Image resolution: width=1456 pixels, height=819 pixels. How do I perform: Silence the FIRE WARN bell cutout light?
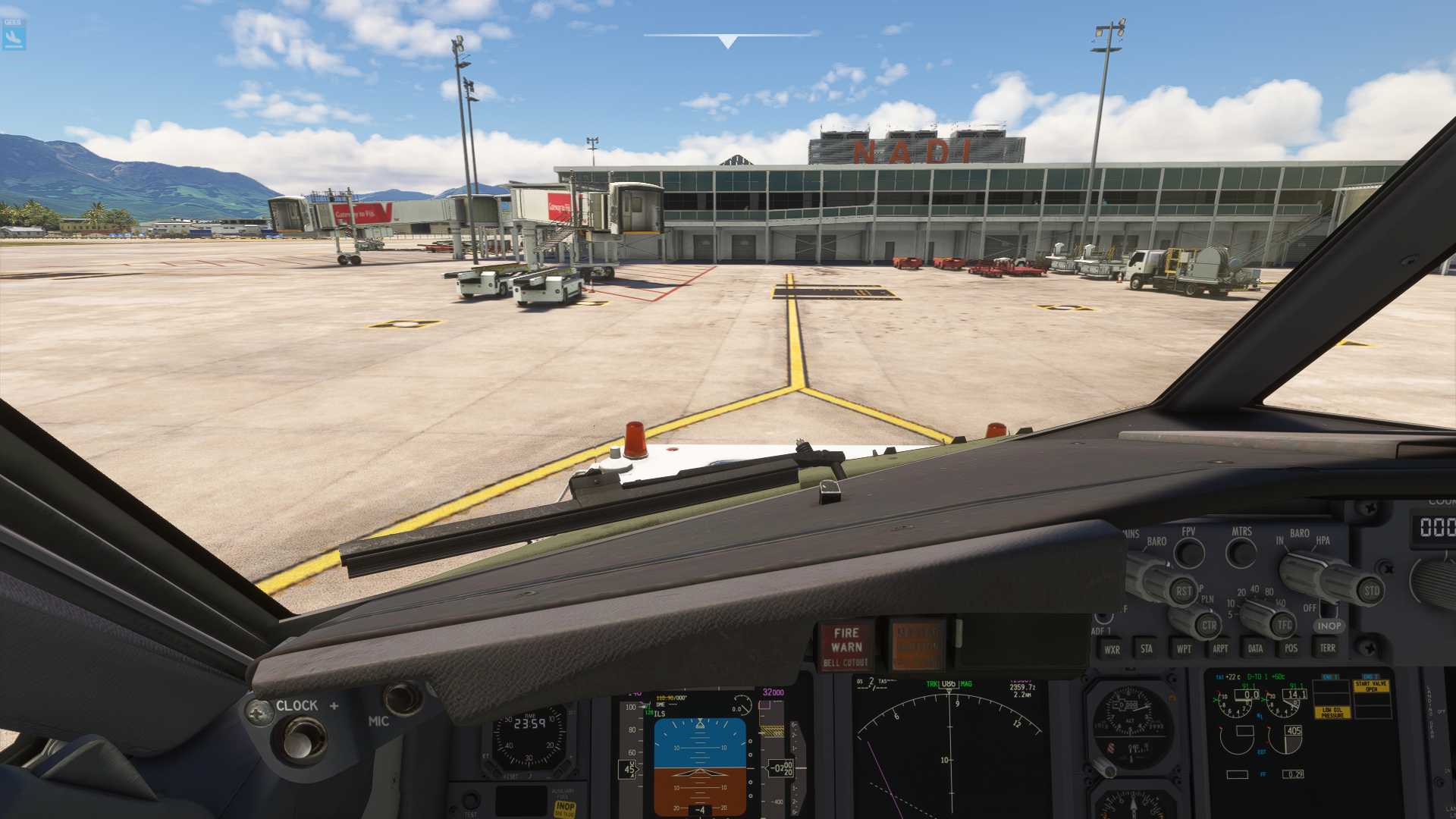point(846,646)
